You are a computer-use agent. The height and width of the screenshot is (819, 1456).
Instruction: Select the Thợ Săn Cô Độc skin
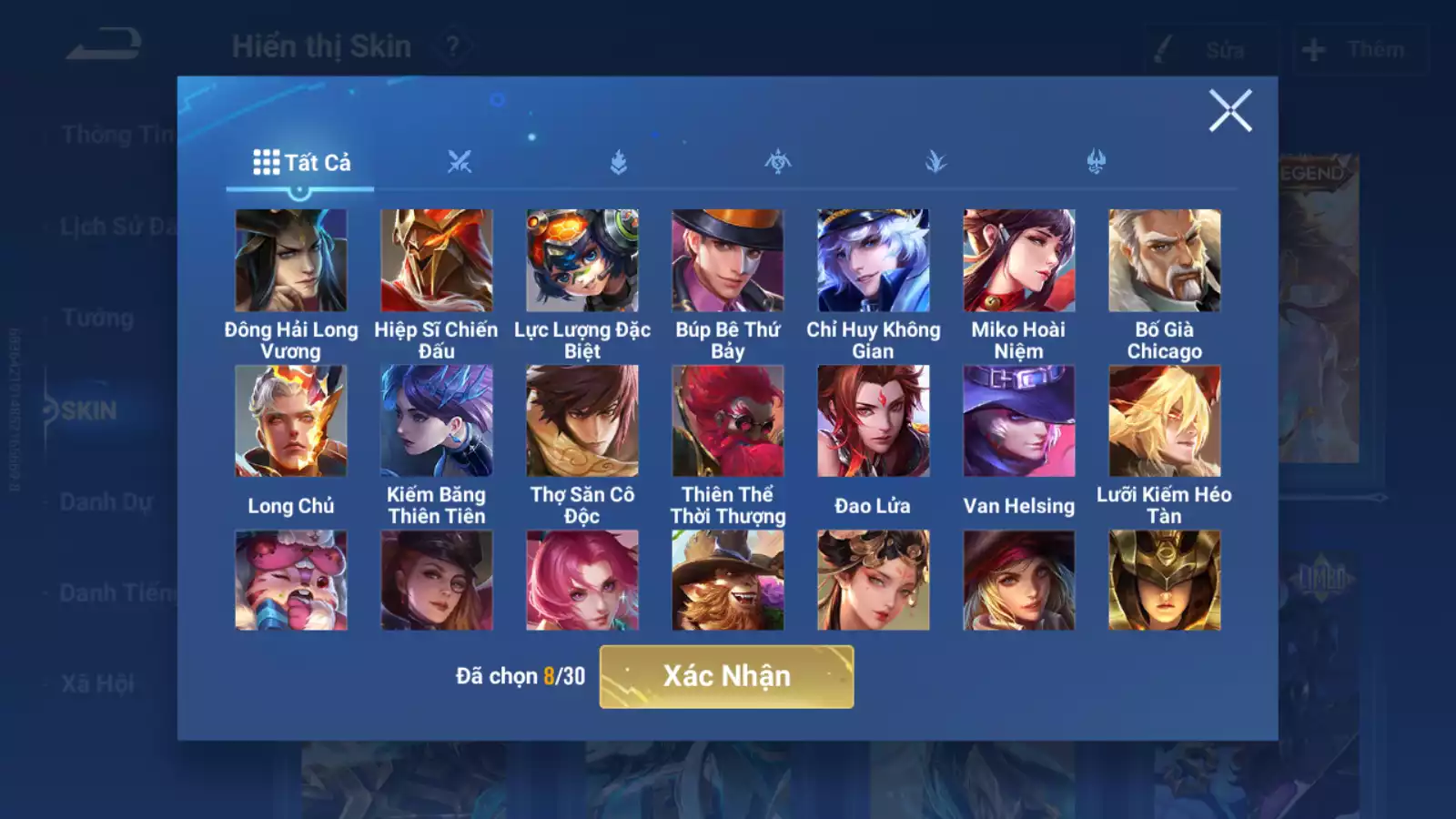pos(581,421)
